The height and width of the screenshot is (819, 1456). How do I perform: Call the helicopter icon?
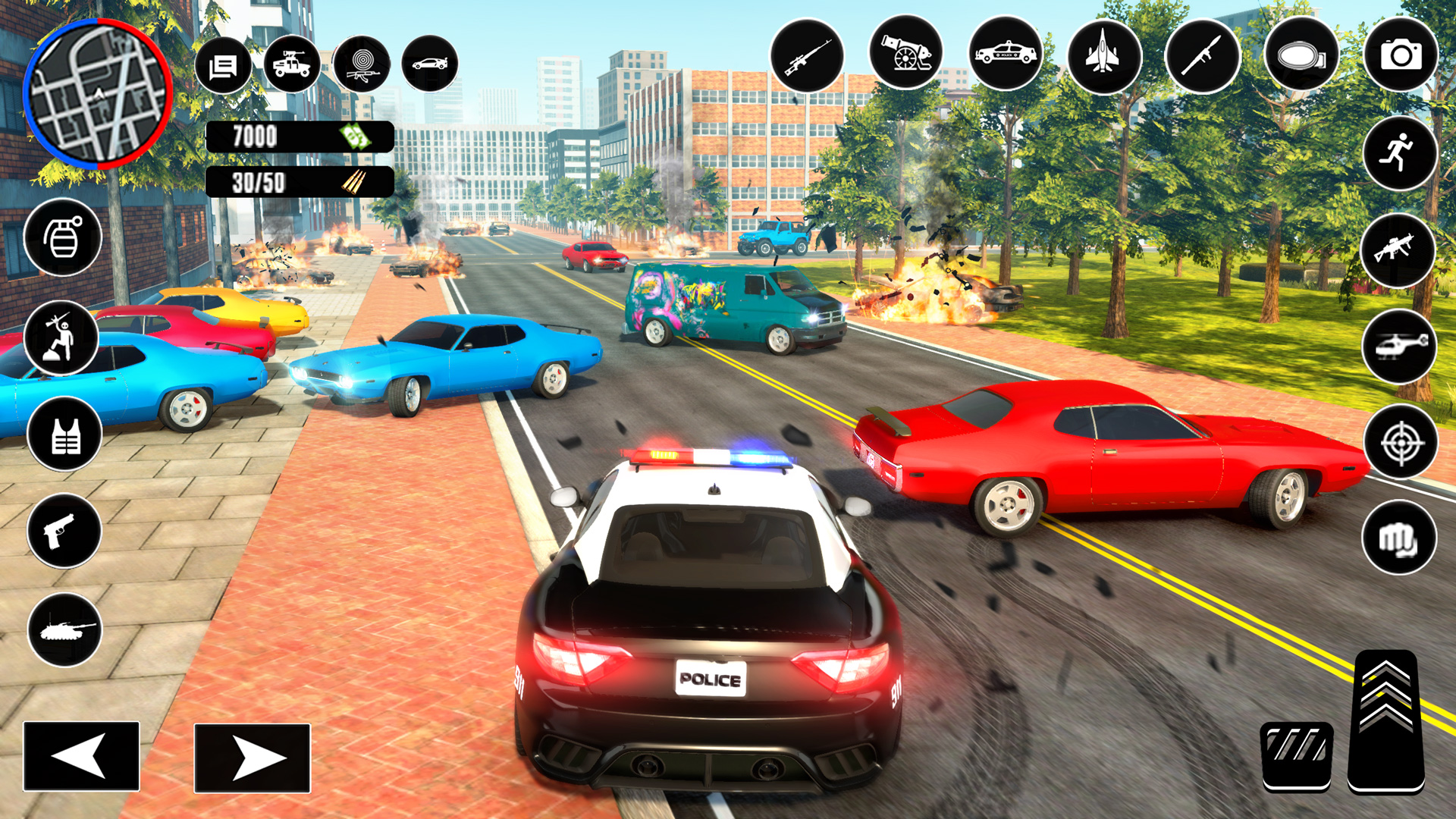pos(1401,345)
